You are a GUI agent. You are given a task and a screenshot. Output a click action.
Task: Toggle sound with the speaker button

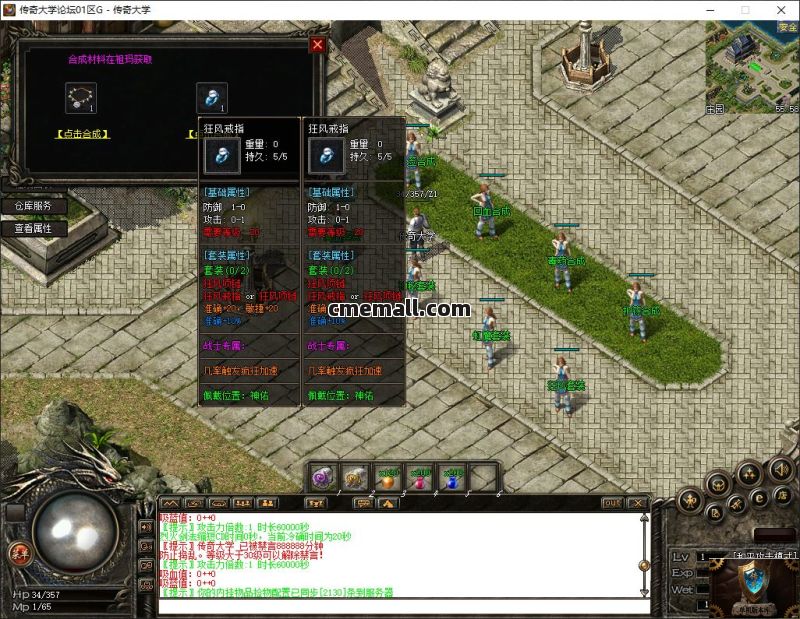[x=780, y=470]
